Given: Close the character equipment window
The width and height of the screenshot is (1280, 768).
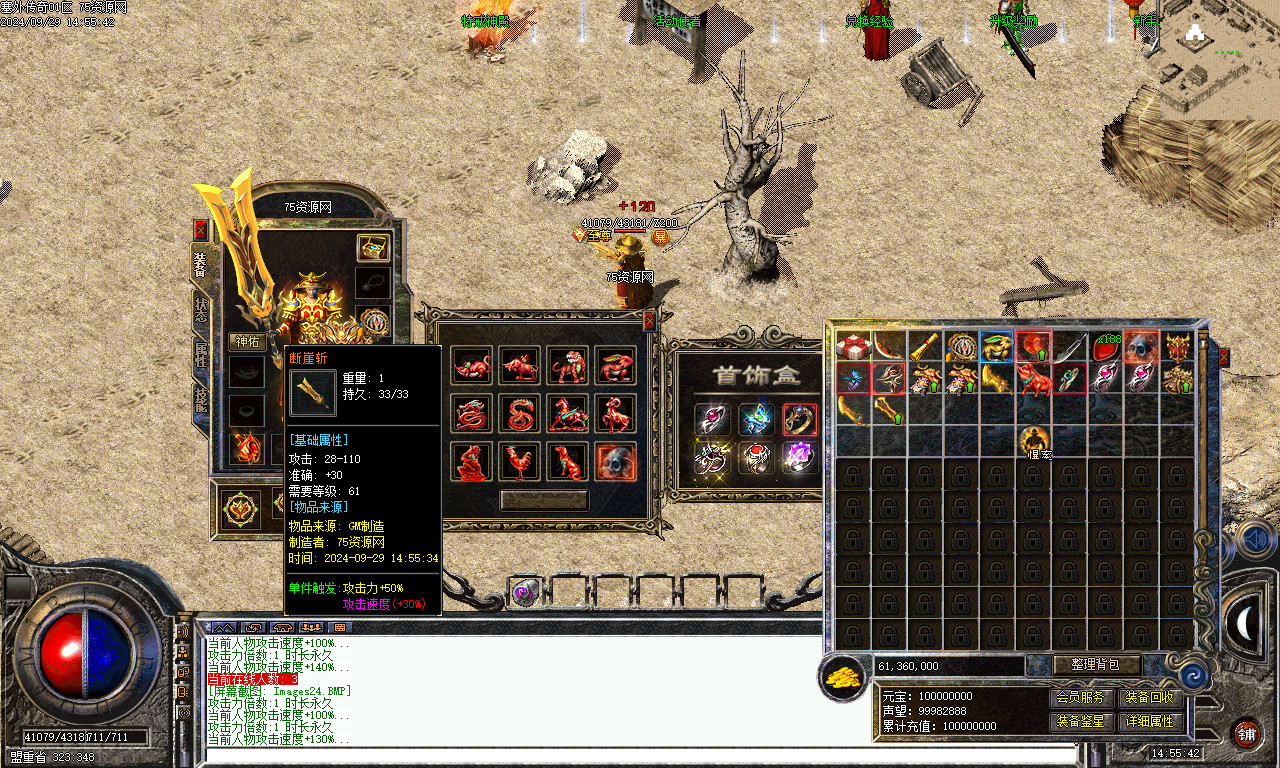Looking at the screenshot, I should pos(200,230).
